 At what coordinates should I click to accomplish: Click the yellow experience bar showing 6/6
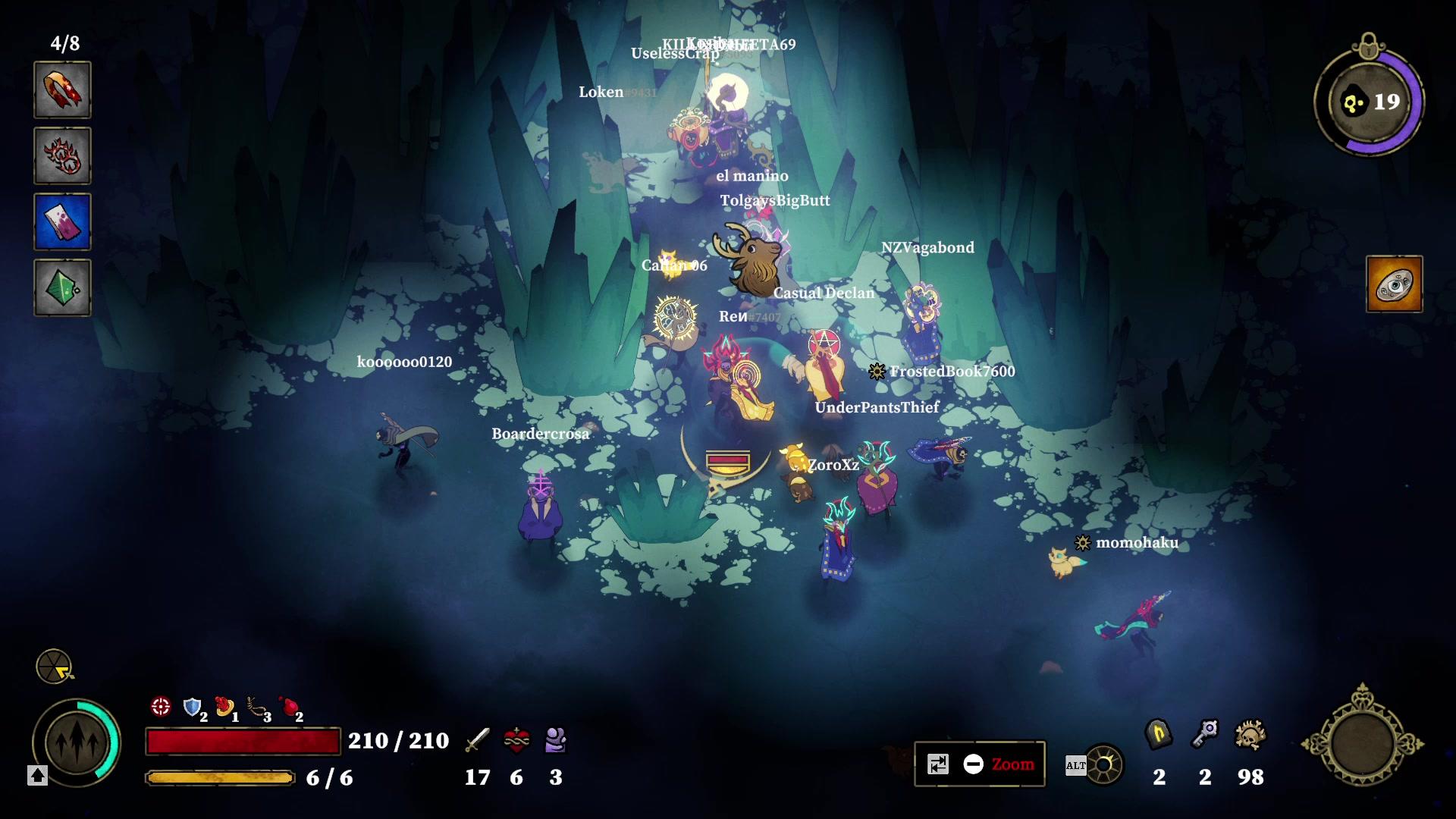[220, 777]
